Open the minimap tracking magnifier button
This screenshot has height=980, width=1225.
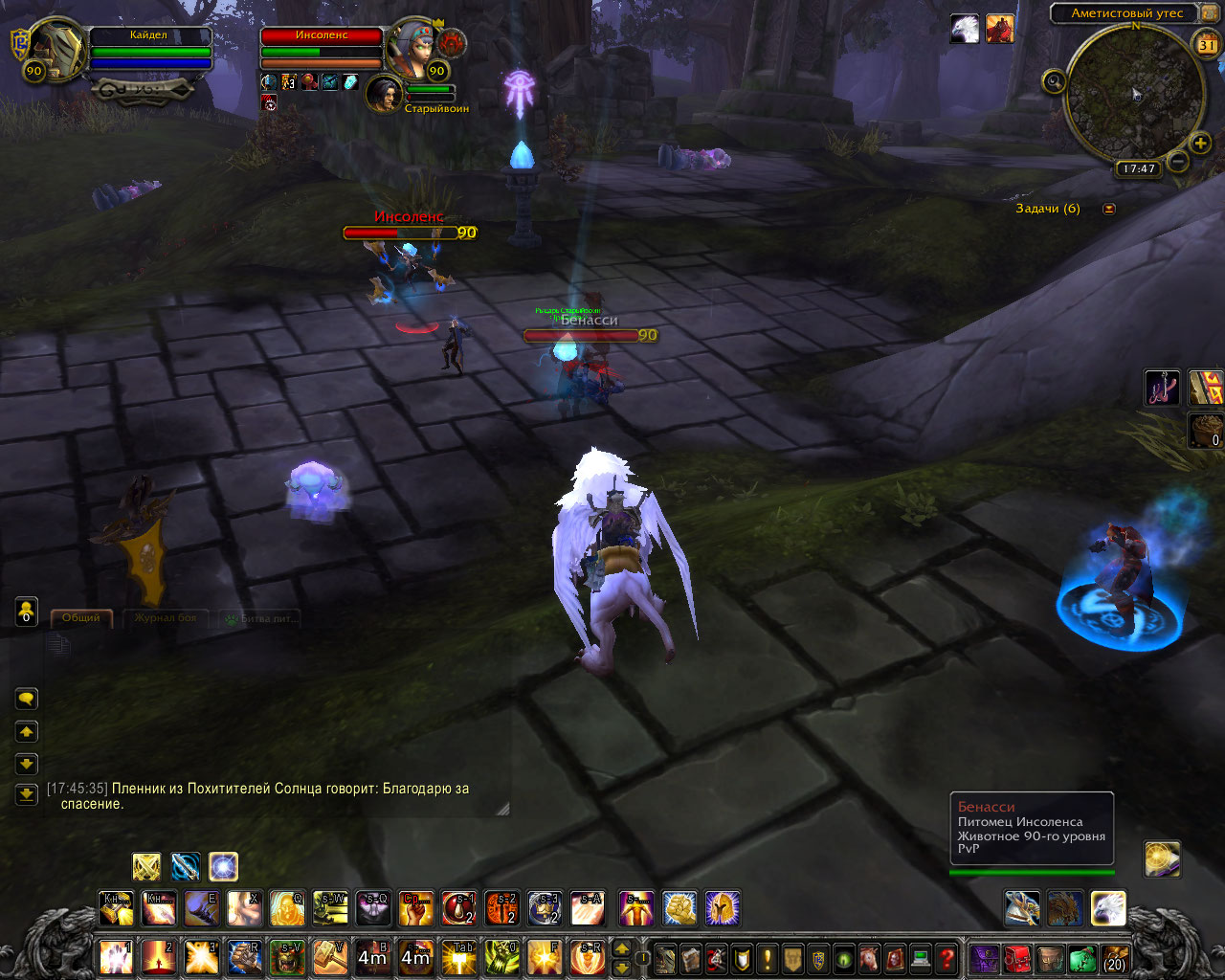click(1054, 81)
